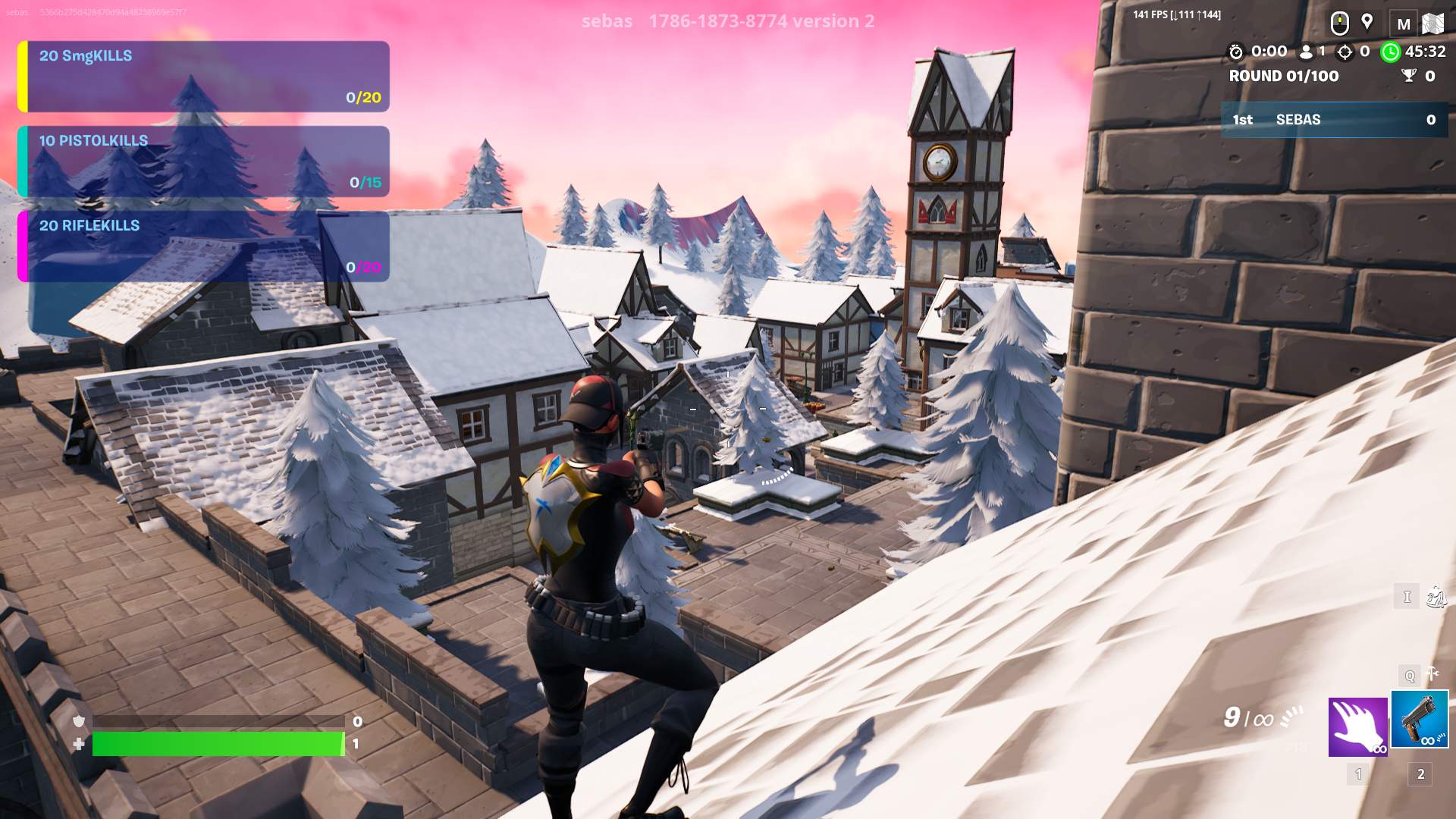Click the pickaxe swap icon beside Q
The width and height of the screenshot is (1456, 819).
coord(1432,673)
